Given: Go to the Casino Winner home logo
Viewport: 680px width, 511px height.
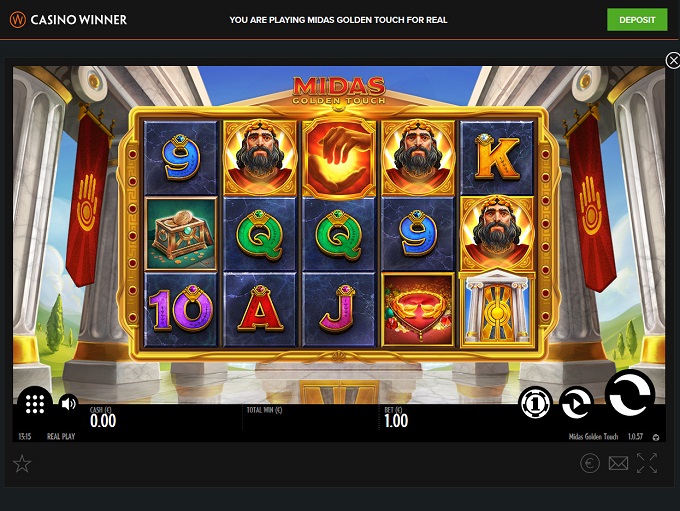Looking at the screenshot, I should (69, 19).
